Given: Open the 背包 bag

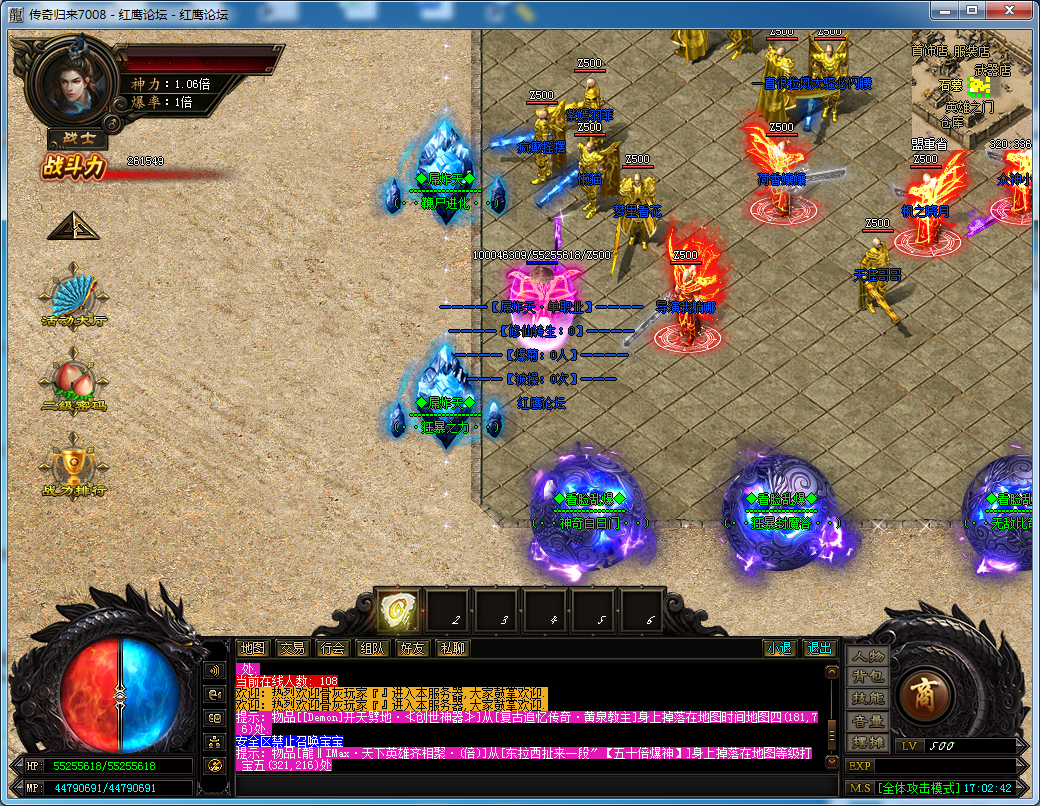Looking at the screenshot, I should click(x=867, y=678).
